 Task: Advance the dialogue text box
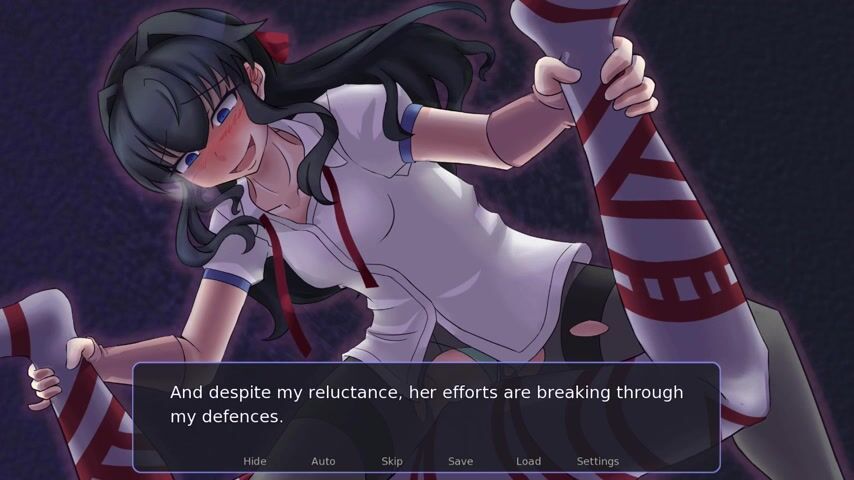coord(426,405)
